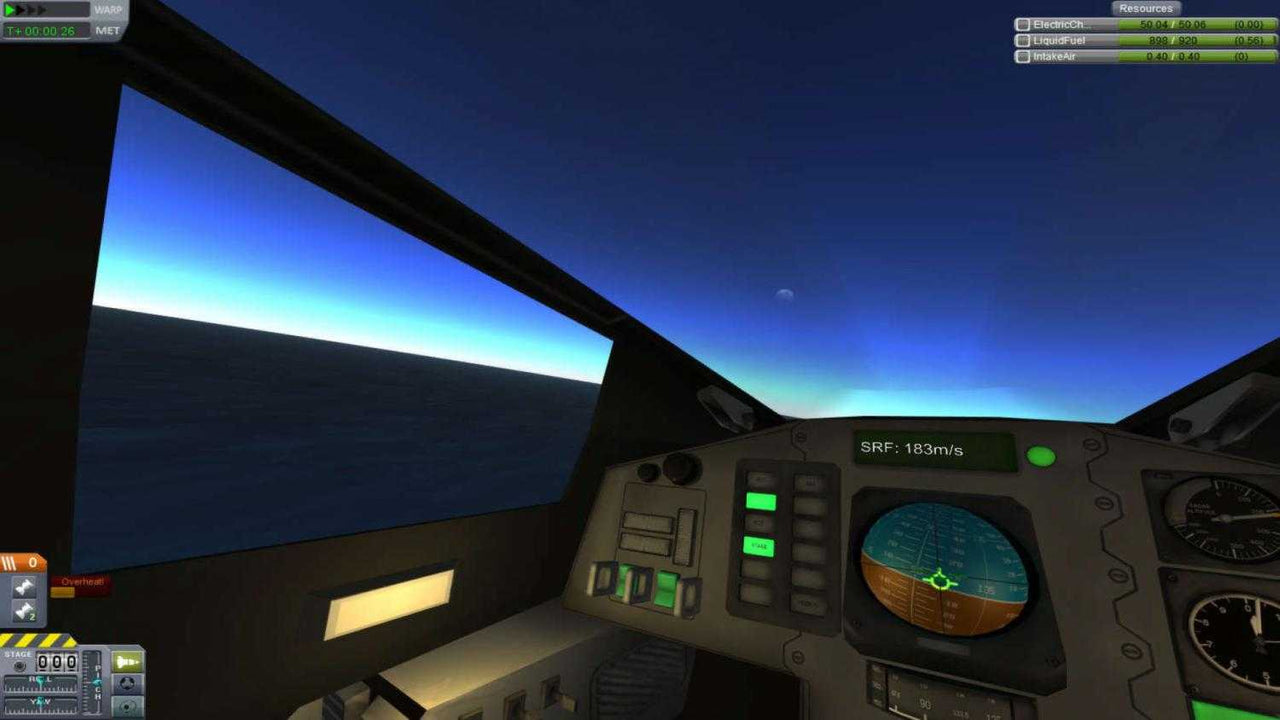
Task: Click the yellow thrust gauge icon near the stage panel
Action: (128, 661)
